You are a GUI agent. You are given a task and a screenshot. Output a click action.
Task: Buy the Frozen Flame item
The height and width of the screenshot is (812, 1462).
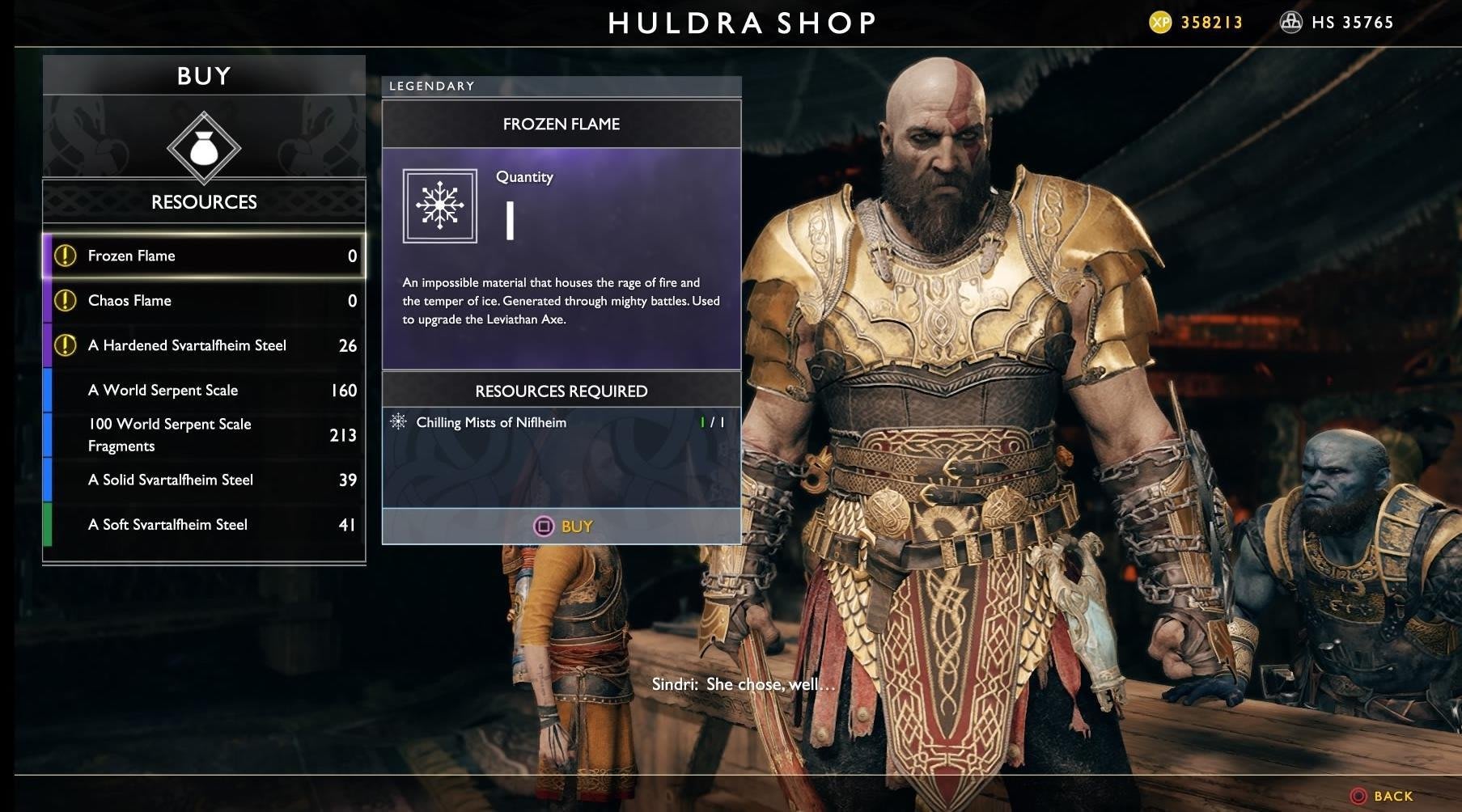[x=563, y=527]
